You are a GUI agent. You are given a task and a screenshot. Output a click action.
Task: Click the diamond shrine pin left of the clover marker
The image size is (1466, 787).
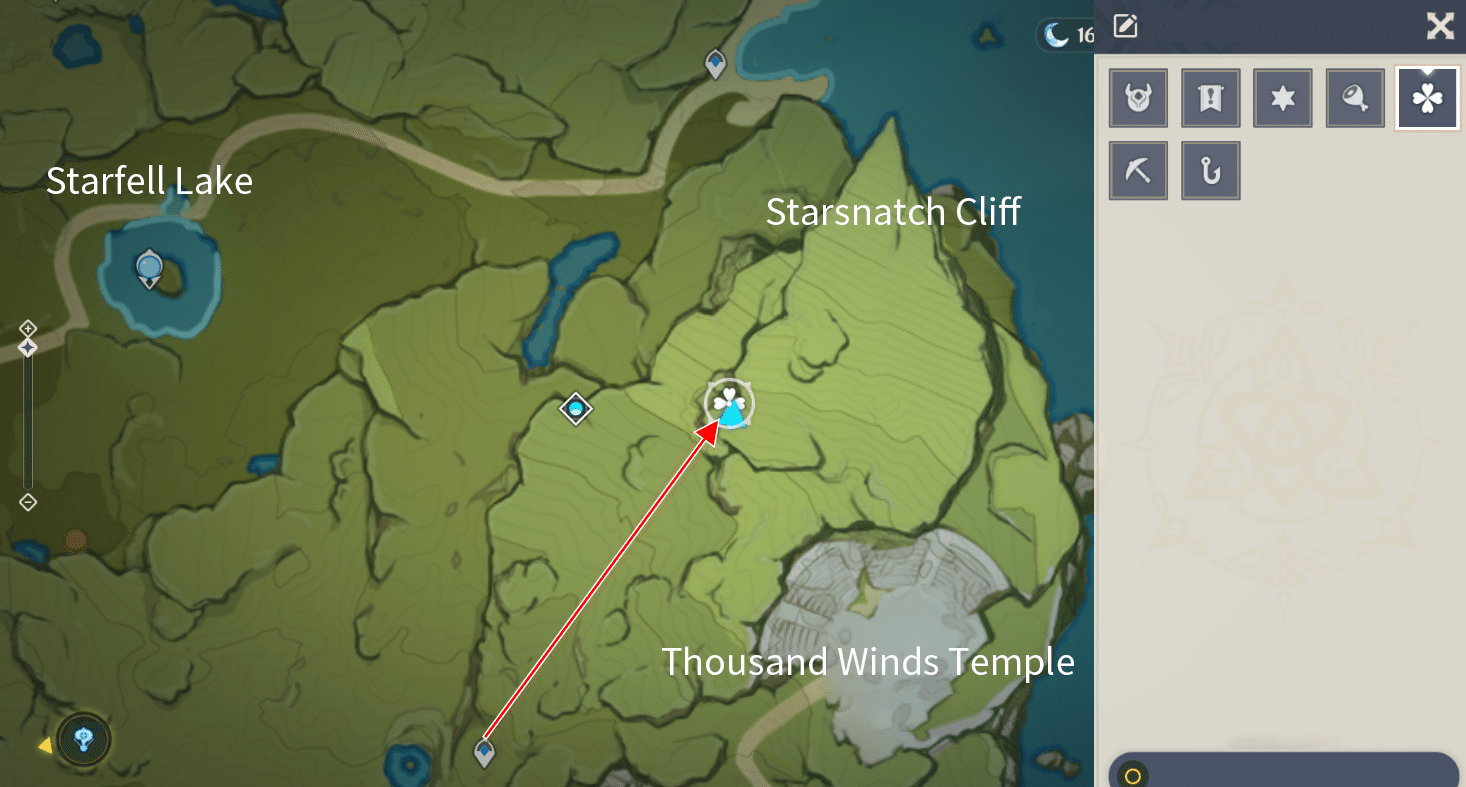575,409
